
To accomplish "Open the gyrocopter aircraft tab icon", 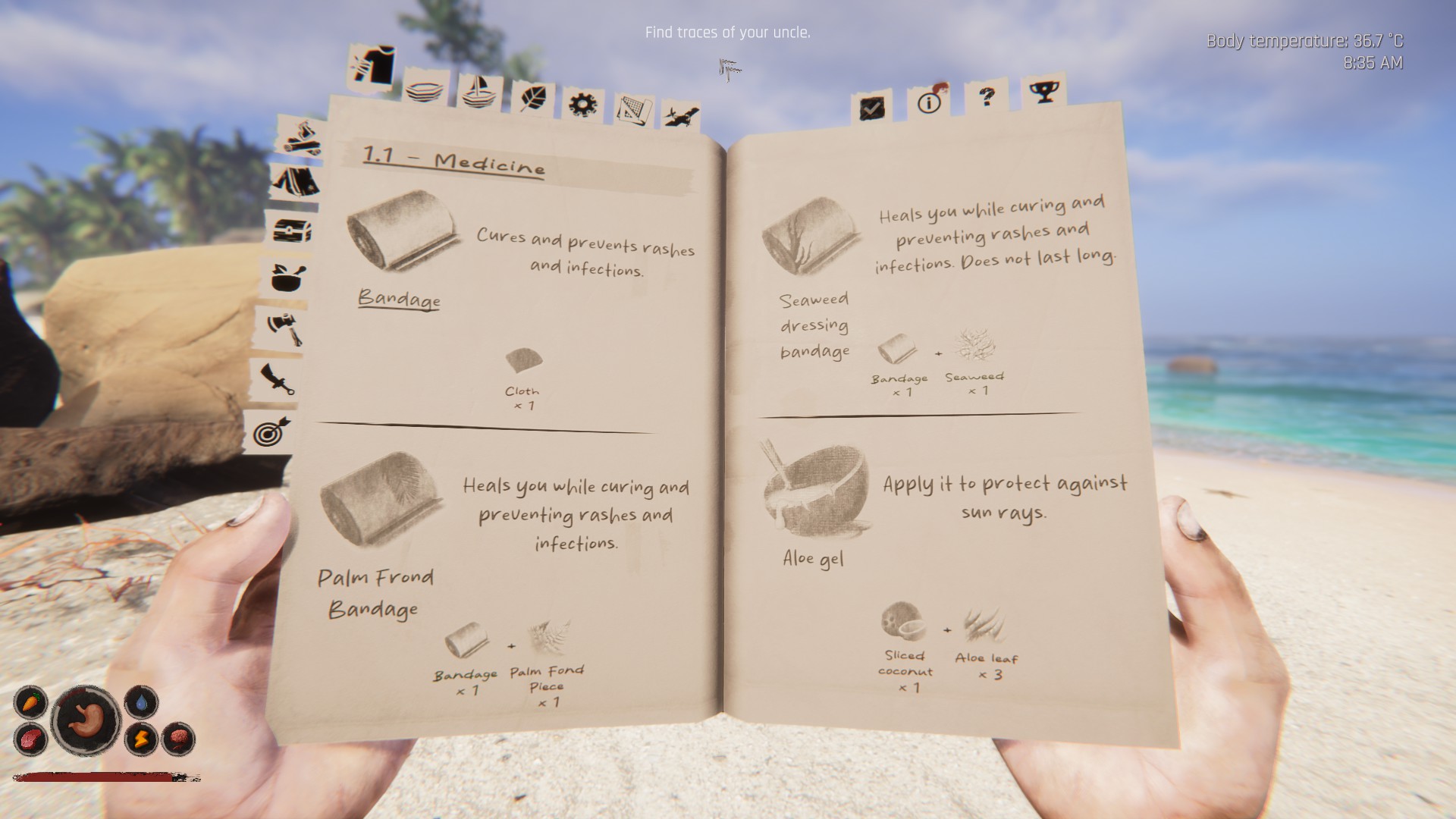I will click(680, 115).
